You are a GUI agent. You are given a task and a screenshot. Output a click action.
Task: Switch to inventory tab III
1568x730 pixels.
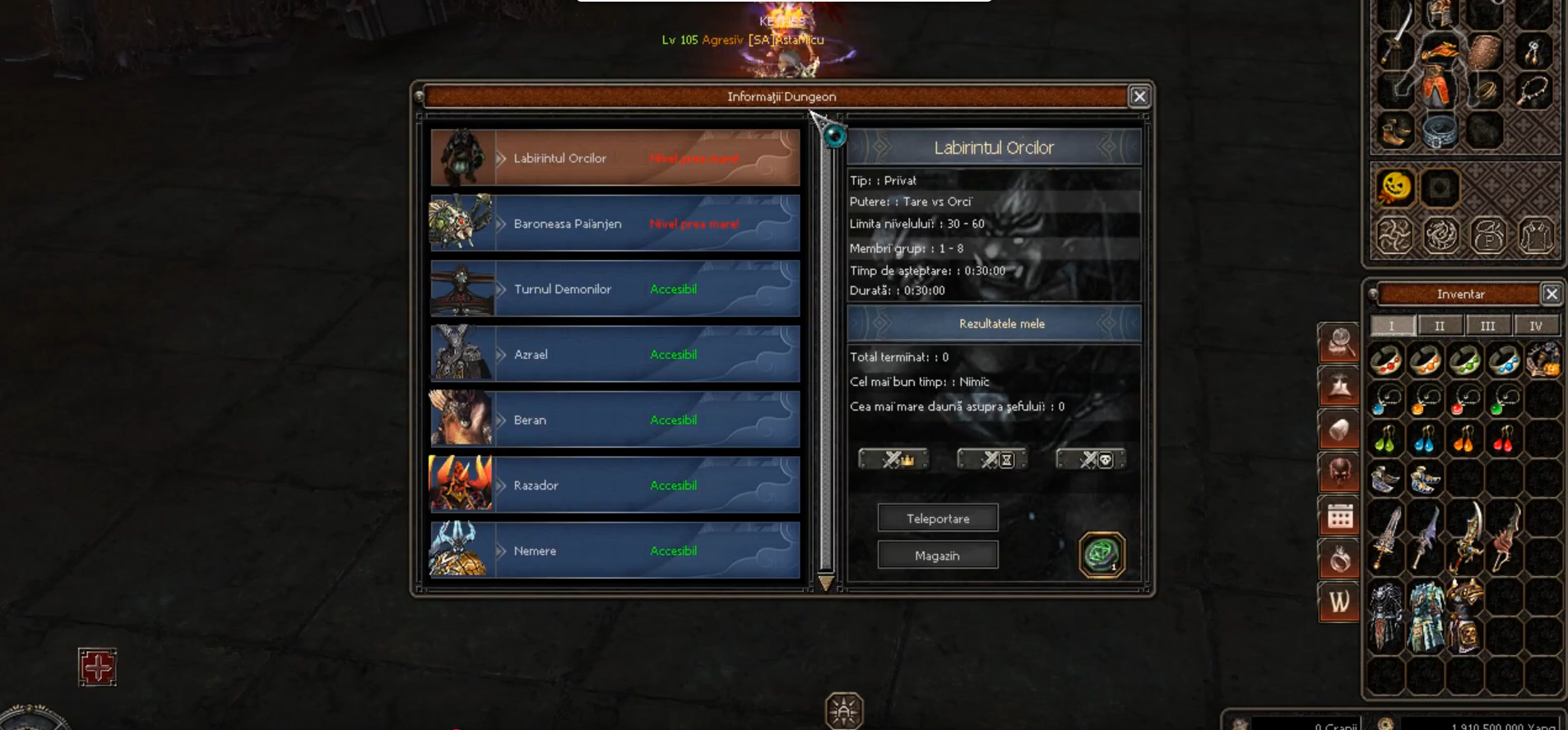tap(1487, 326)
